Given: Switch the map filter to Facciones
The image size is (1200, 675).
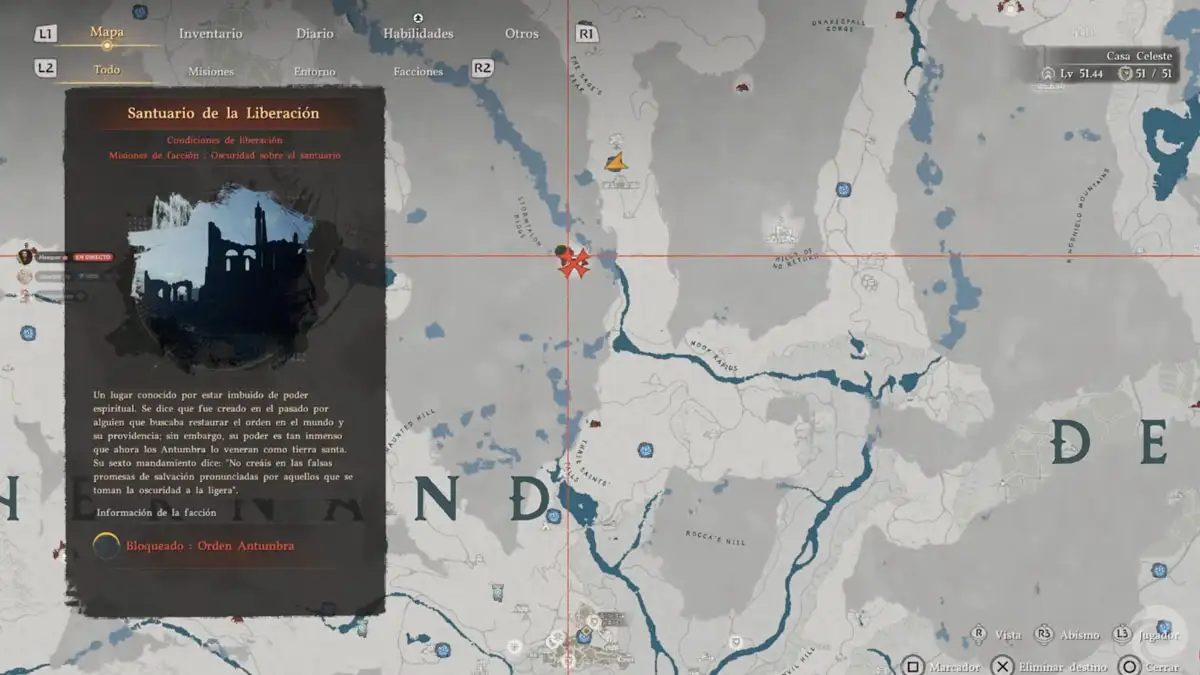Looking at the screenshot, I should click(418, 71).
